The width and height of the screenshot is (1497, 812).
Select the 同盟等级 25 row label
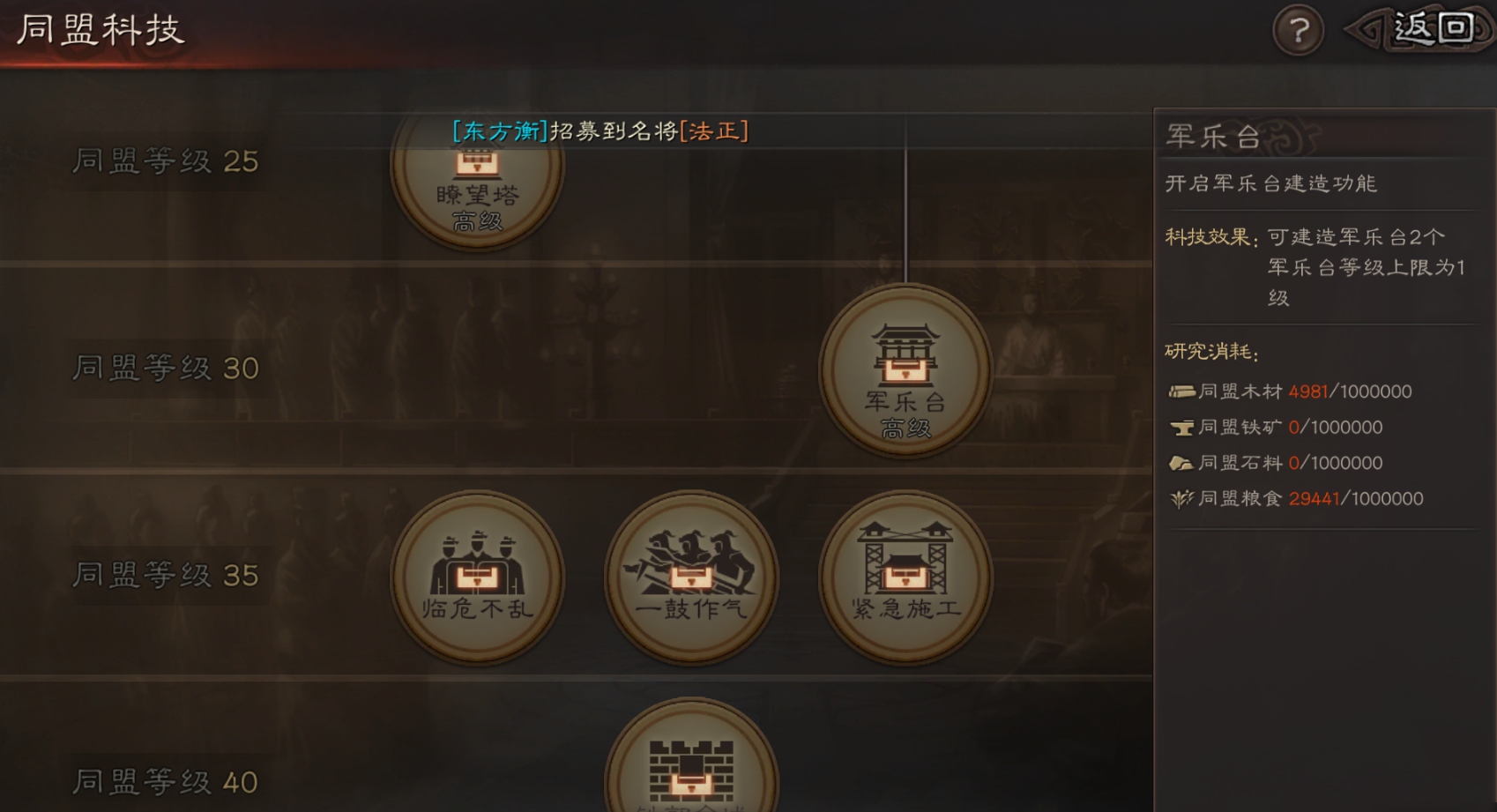click(166, 161)
